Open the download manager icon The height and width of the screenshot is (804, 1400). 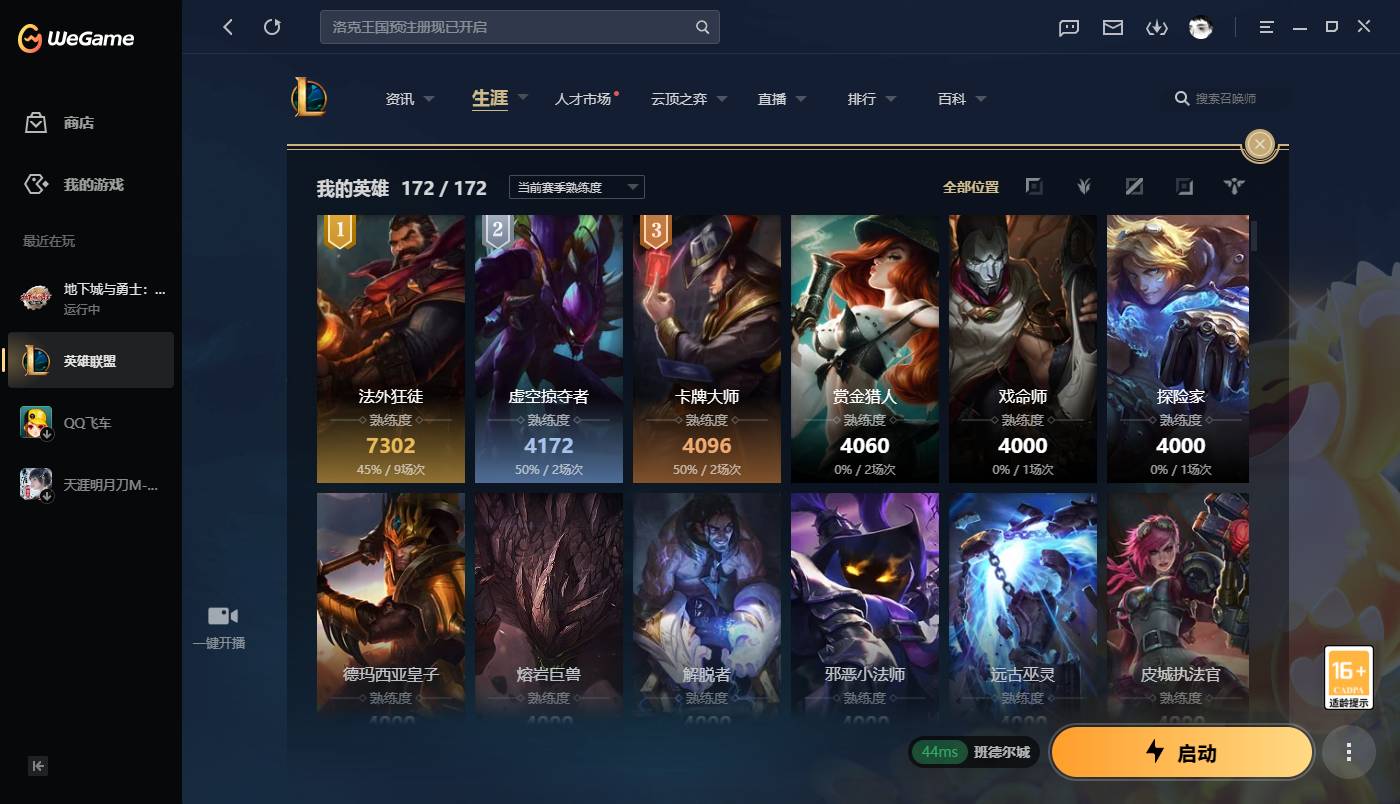click(x=1157, y=28)
